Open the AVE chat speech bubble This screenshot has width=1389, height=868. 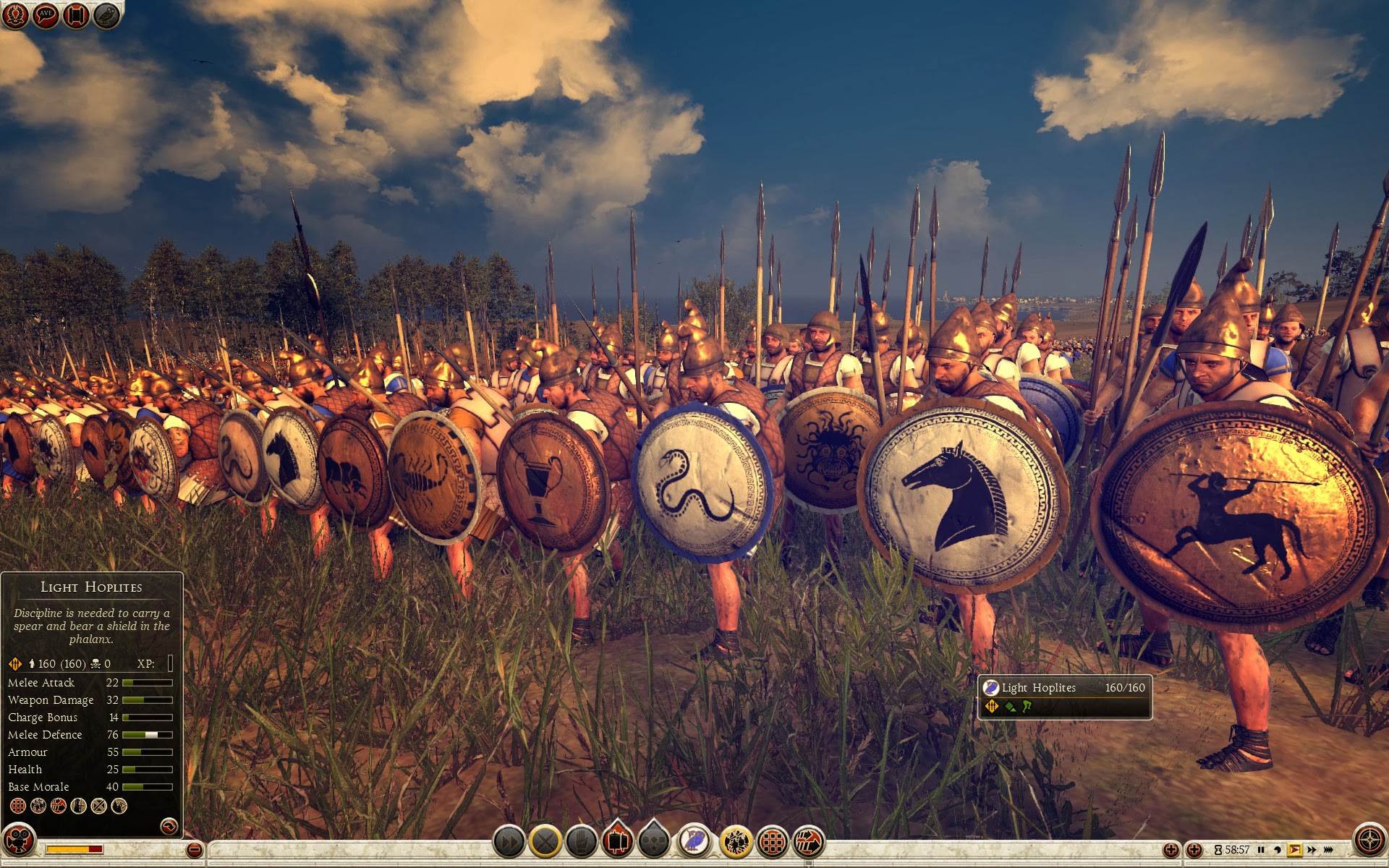point(46,15)
